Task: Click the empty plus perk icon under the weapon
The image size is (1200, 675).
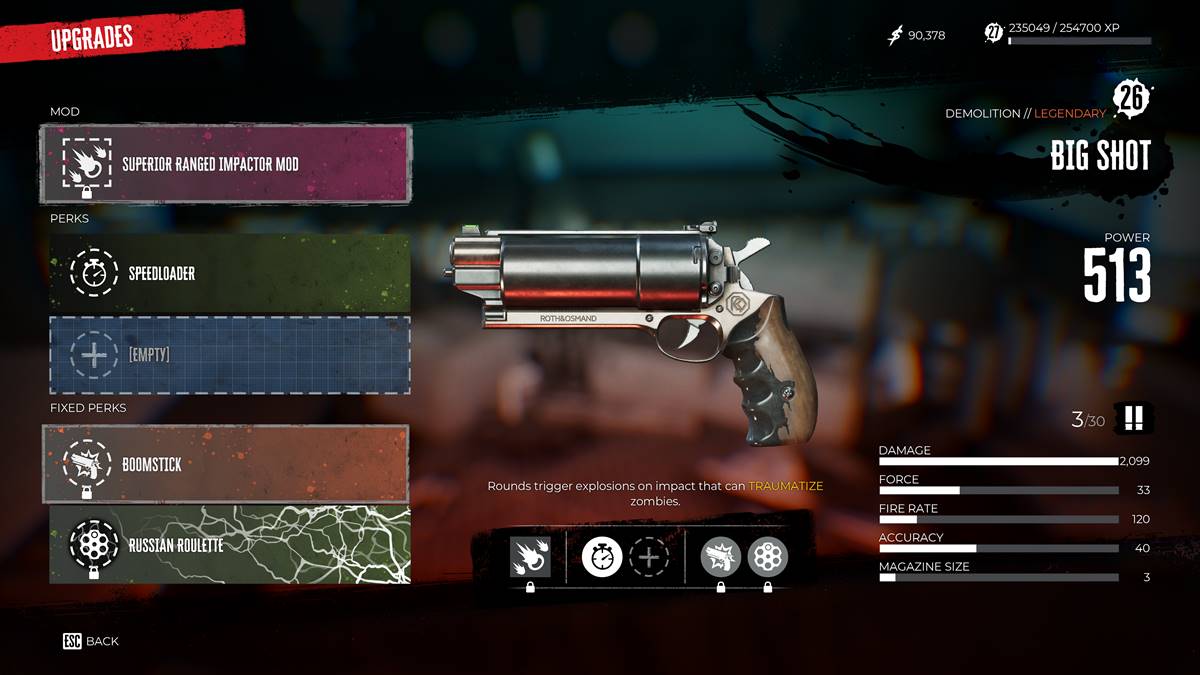Action: point(648,557)
